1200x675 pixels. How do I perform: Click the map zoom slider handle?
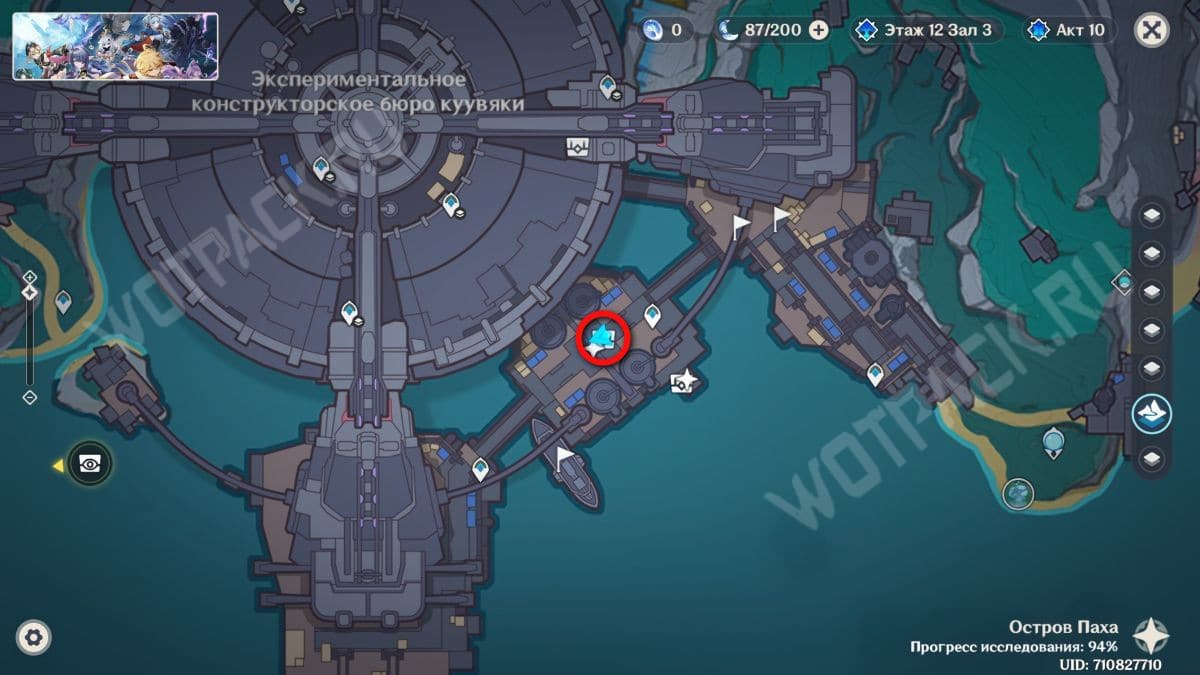(30, 292)
